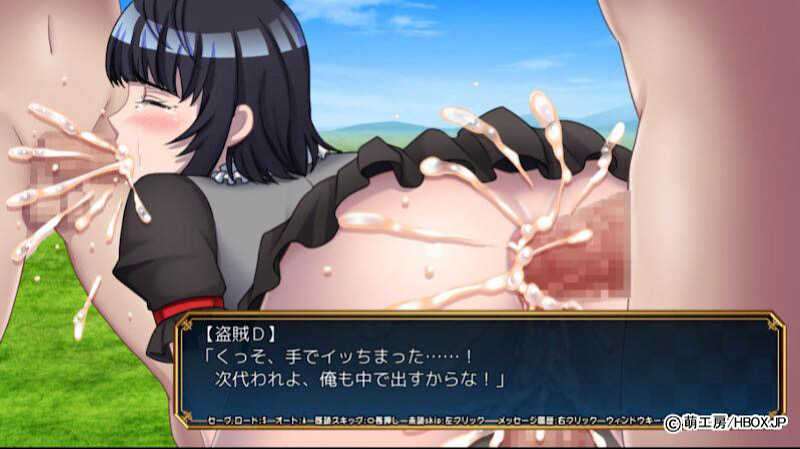Screen dimensions: 800x449
Task: Advance the dialogue by clicking the message box
Action: [x=480, y=365]
